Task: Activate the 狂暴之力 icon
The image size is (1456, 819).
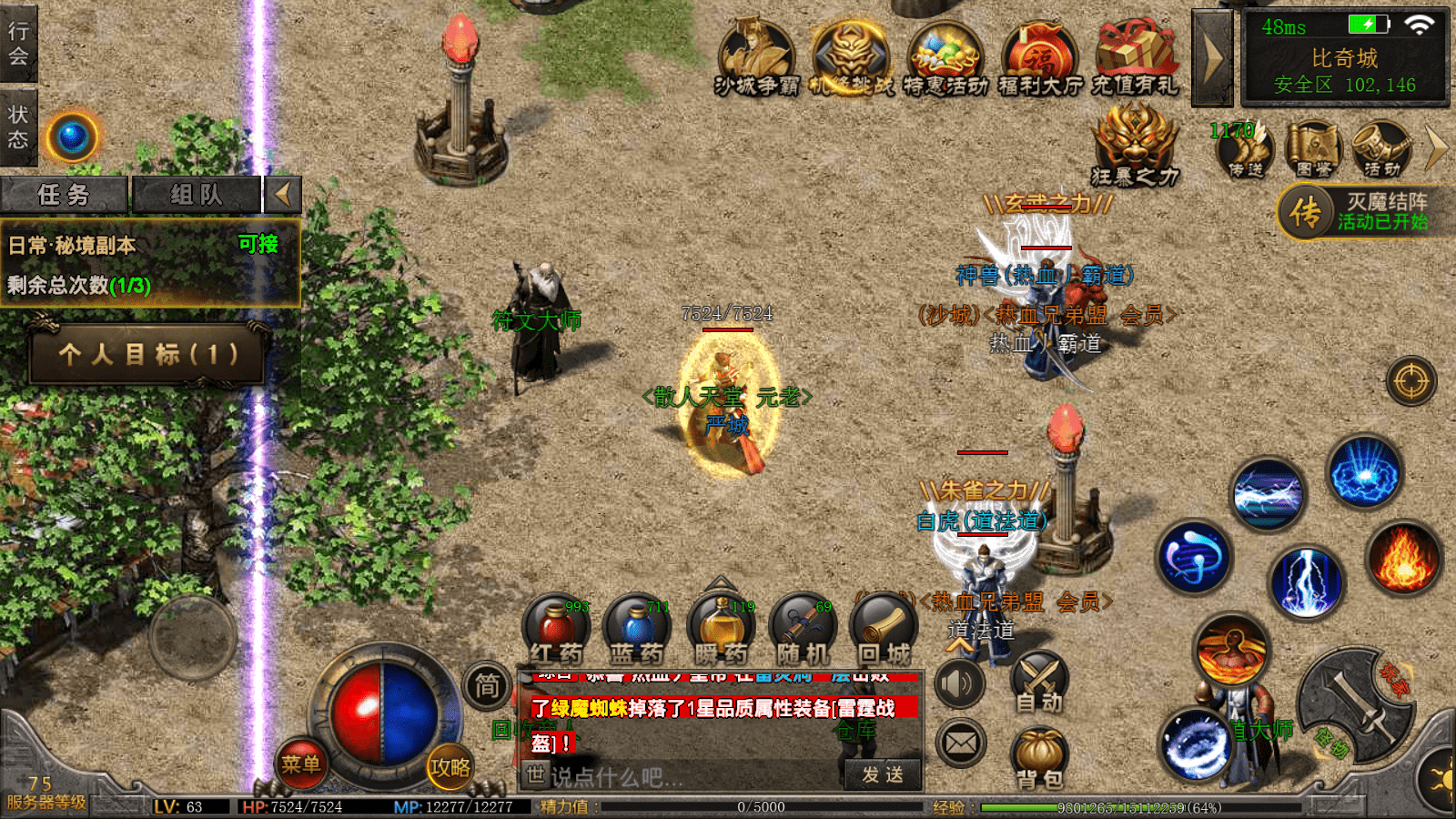Action: point(1134,144)
